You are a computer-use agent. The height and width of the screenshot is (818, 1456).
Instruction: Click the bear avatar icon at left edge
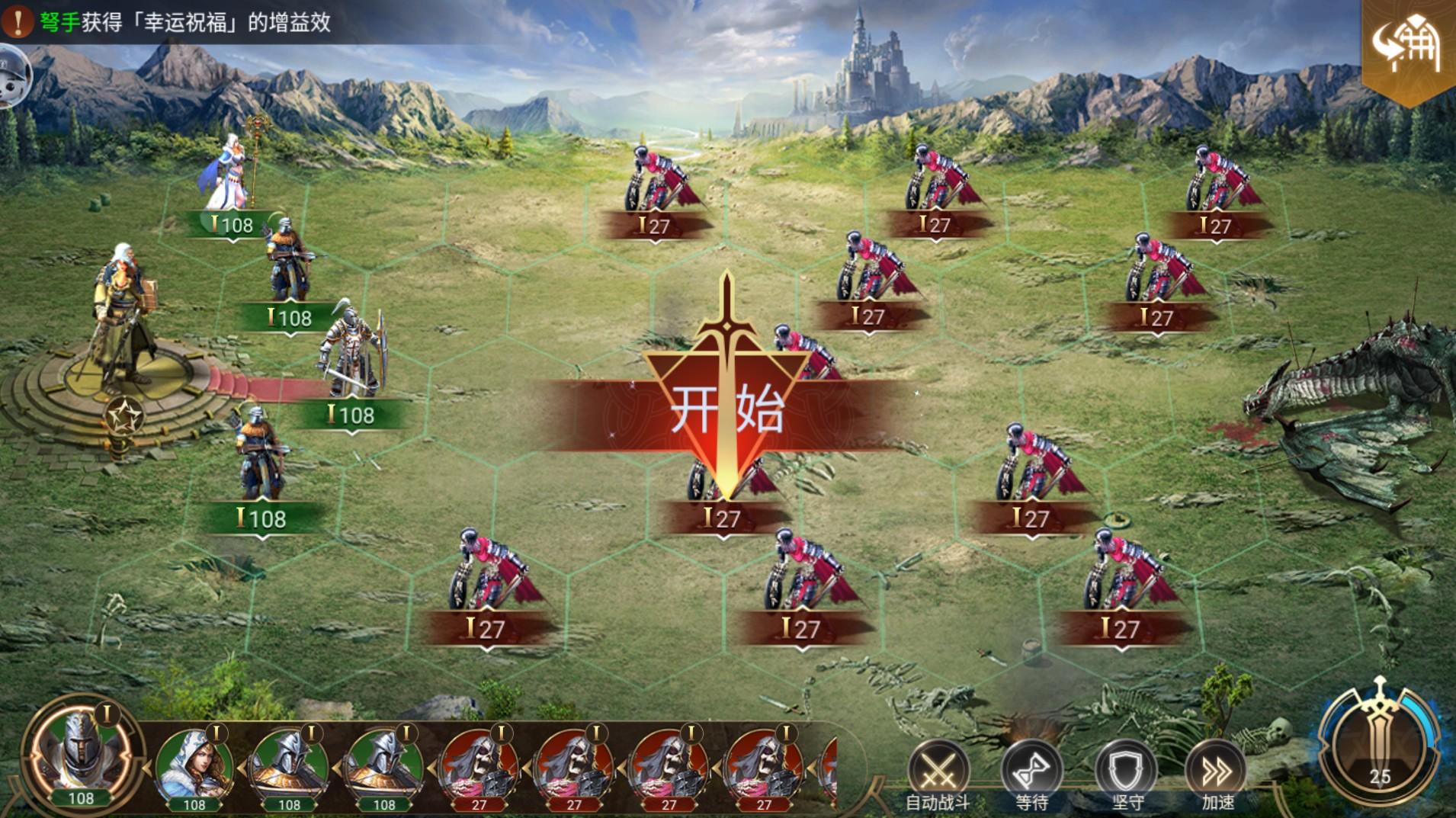coord(14,76)
